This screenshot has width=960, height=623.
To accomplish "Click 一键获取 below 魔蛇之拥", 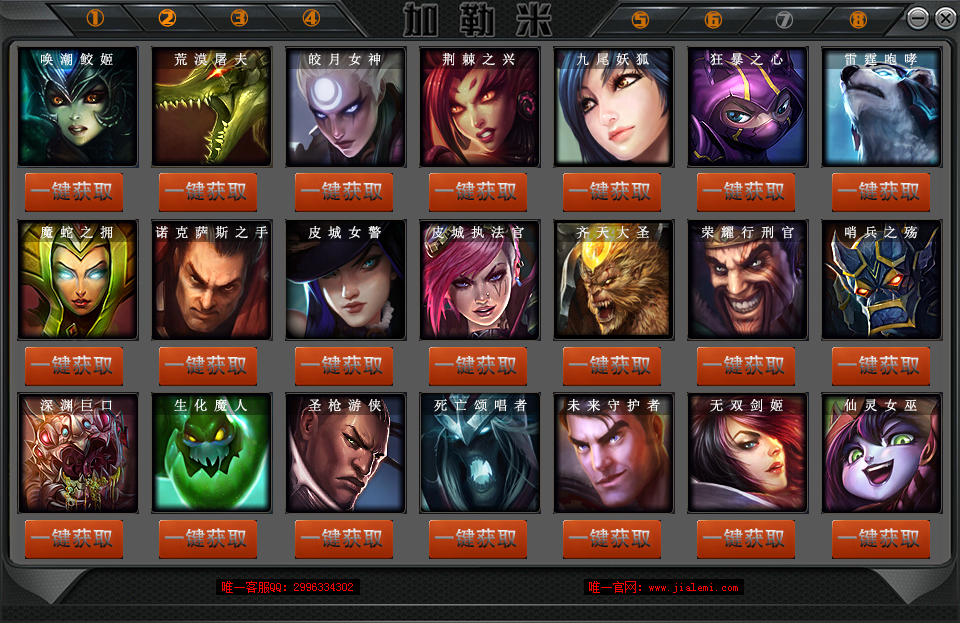I will pyautogui.click(x=74, y=366).
